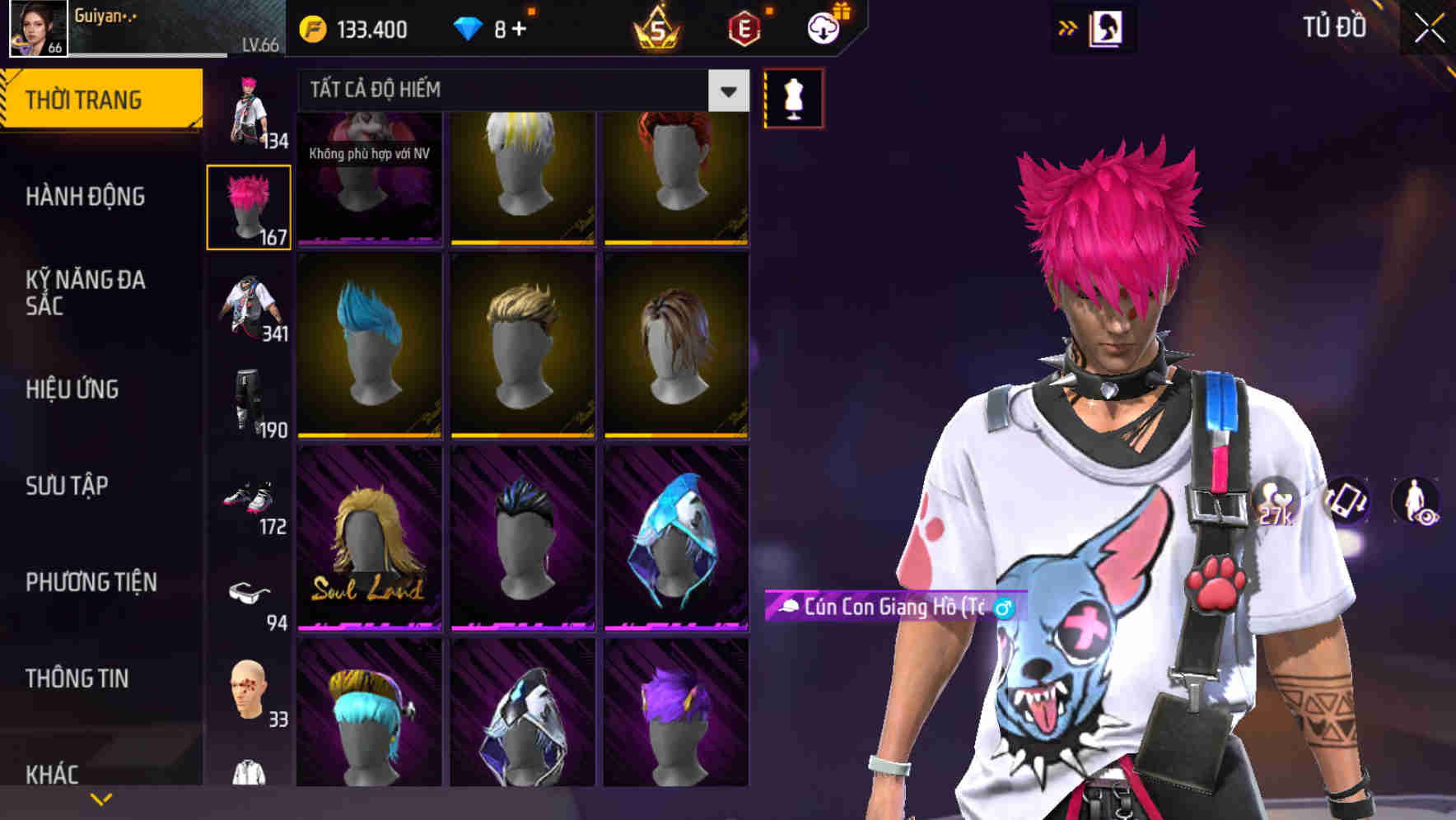Open the rank 5 crown badge
1456x820 pixels.
(658, 27)
